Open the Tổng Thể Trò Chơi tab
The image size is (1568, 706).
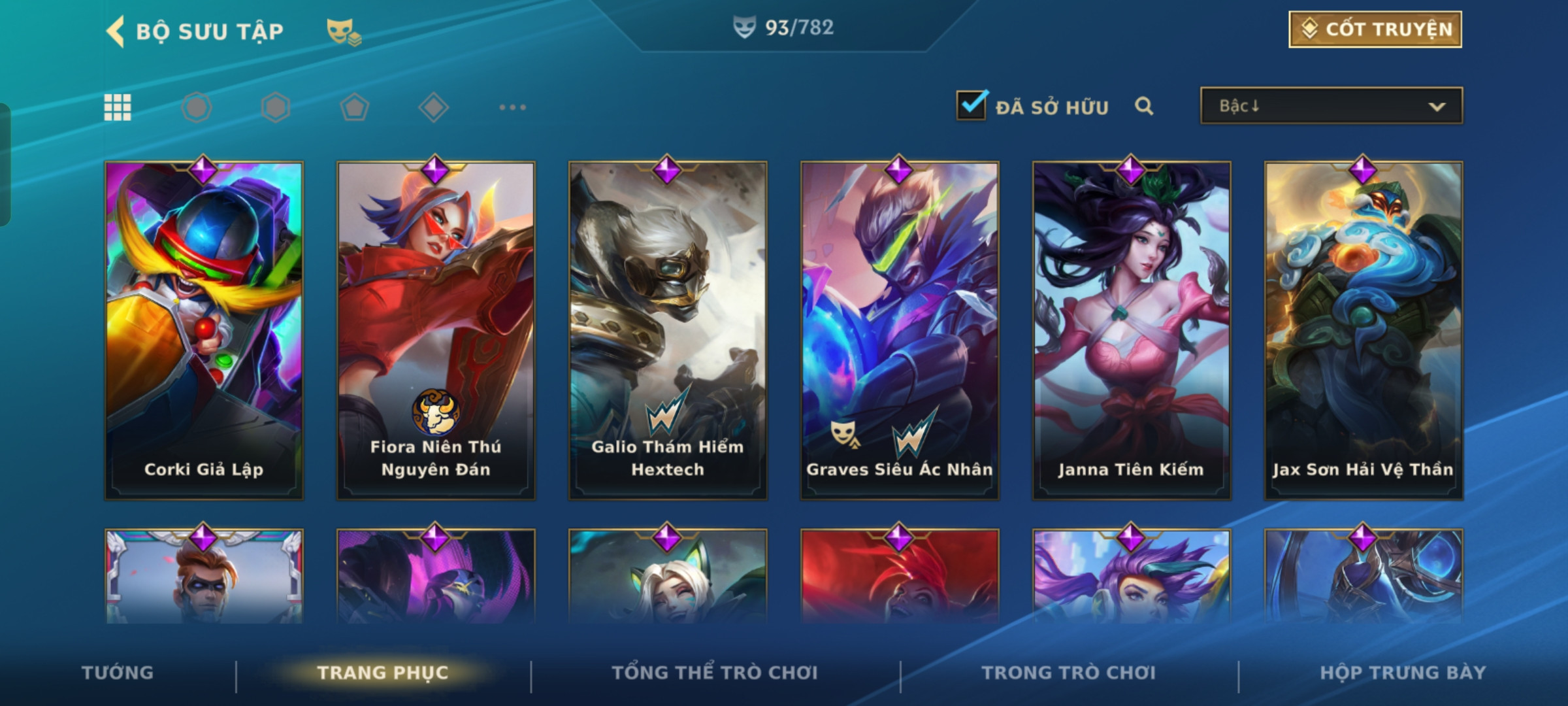tap(715, 673)
